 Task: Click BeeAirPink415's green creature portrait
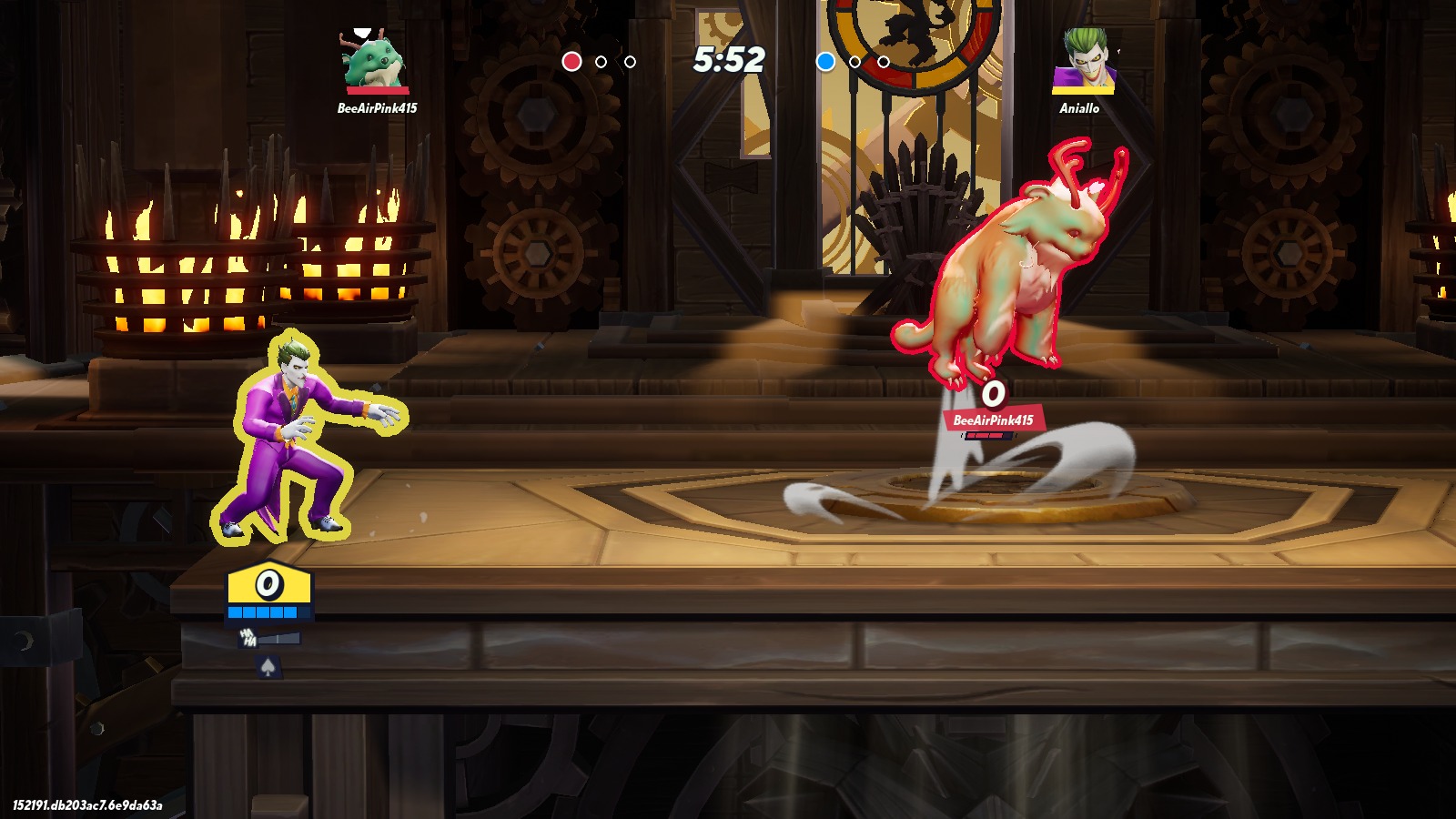click(x=374, y=60)
